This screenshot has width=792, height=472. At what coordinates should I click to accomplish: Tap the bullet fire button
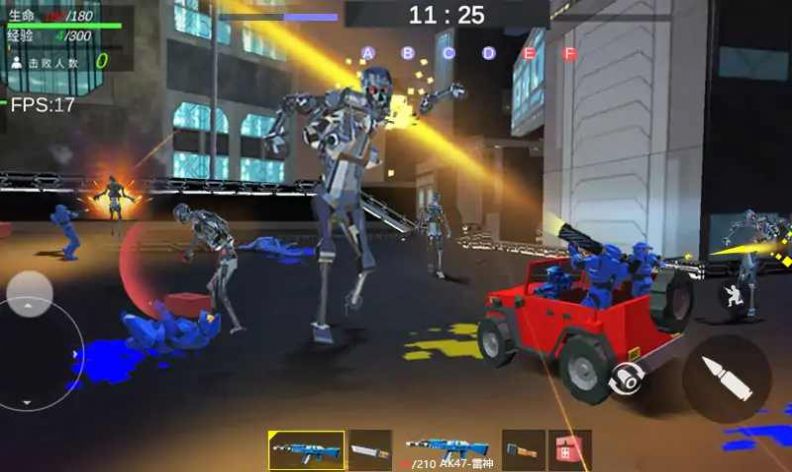(726, 378)
